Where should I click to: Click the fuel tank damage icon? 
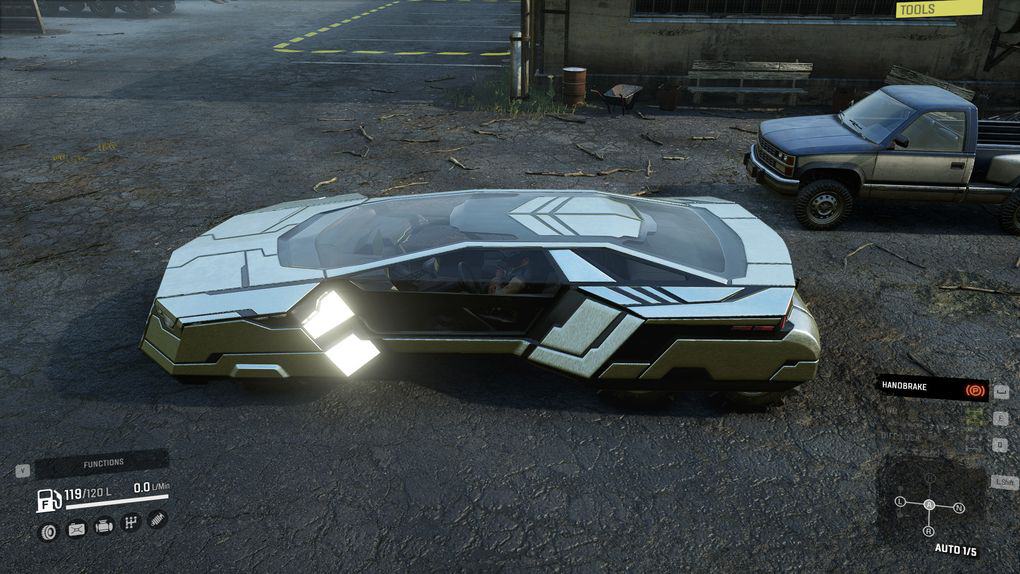(76, 529)
